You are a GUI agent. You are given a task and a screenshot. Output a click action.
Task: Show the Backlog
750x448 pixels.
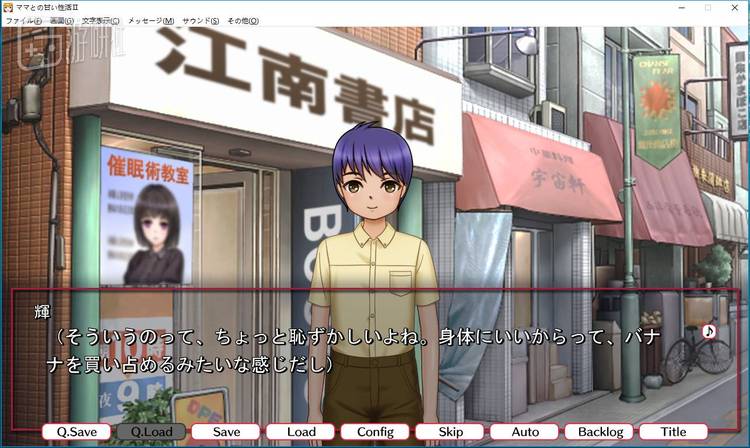(599, 432)
